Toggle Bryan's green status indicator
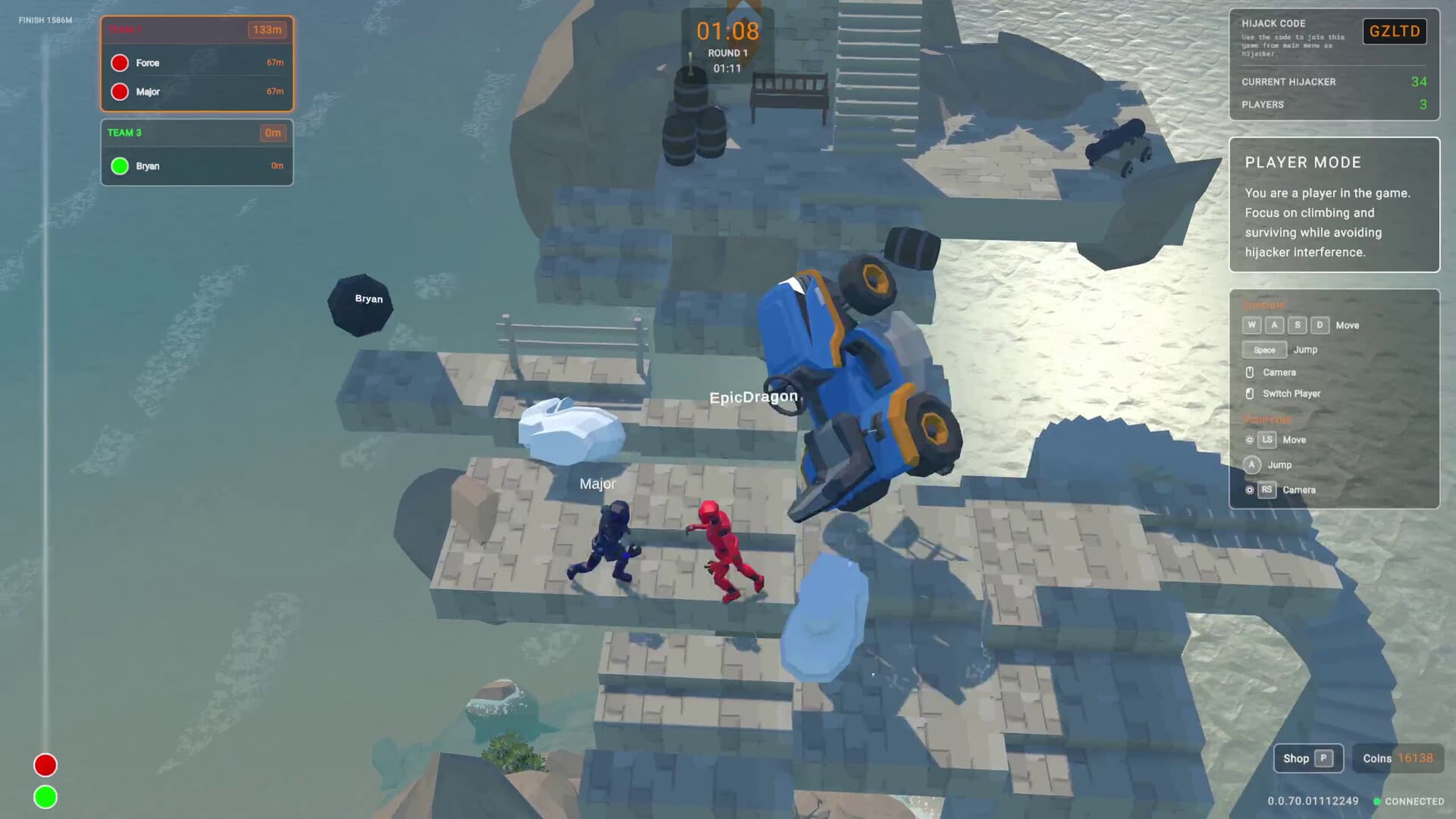The width and height of the screenshot is (1456, 819). click(119, 165)
